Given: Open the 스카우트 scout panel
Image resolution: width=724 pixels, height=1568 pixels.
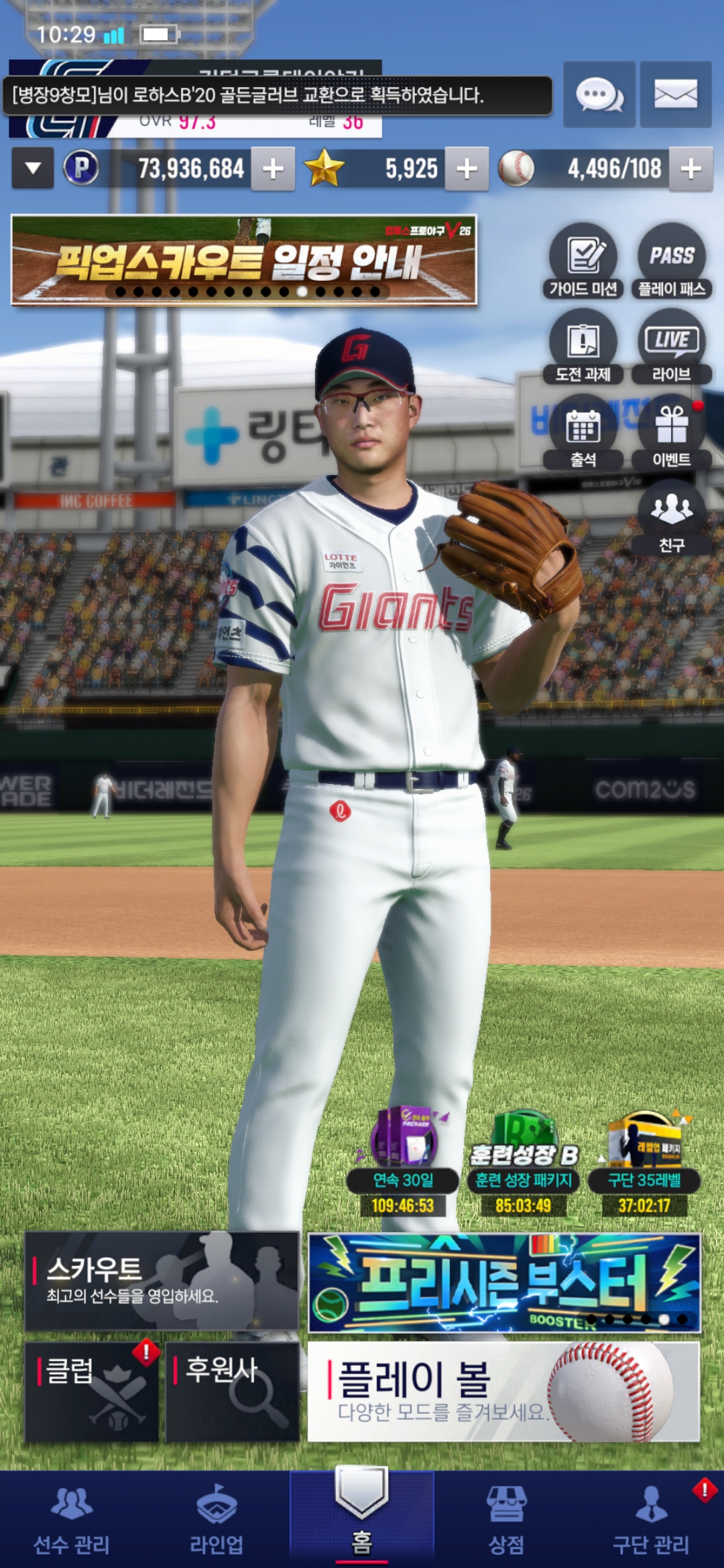Looking at the screenshot, I should tap(162, 1281).
